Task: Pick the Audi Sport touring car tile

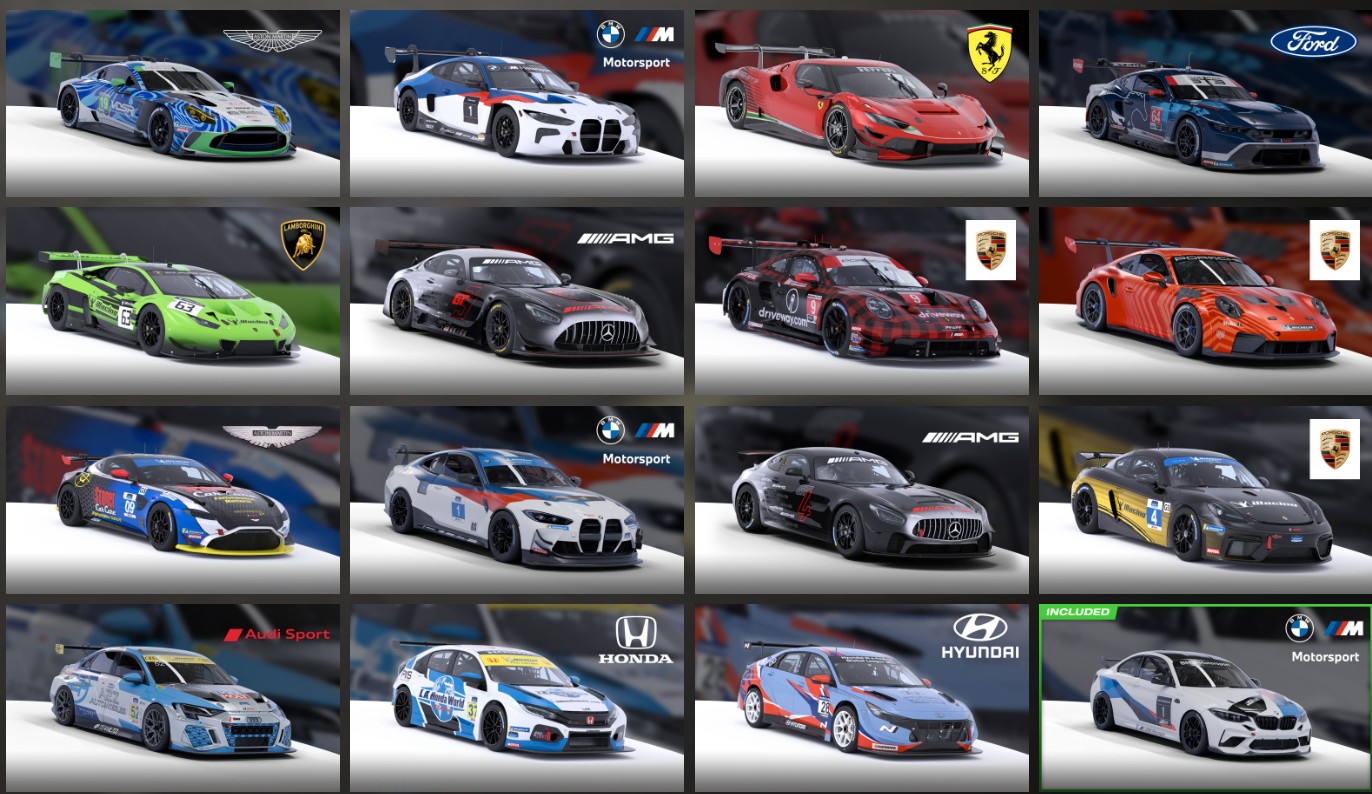Action: coord(172,697)
